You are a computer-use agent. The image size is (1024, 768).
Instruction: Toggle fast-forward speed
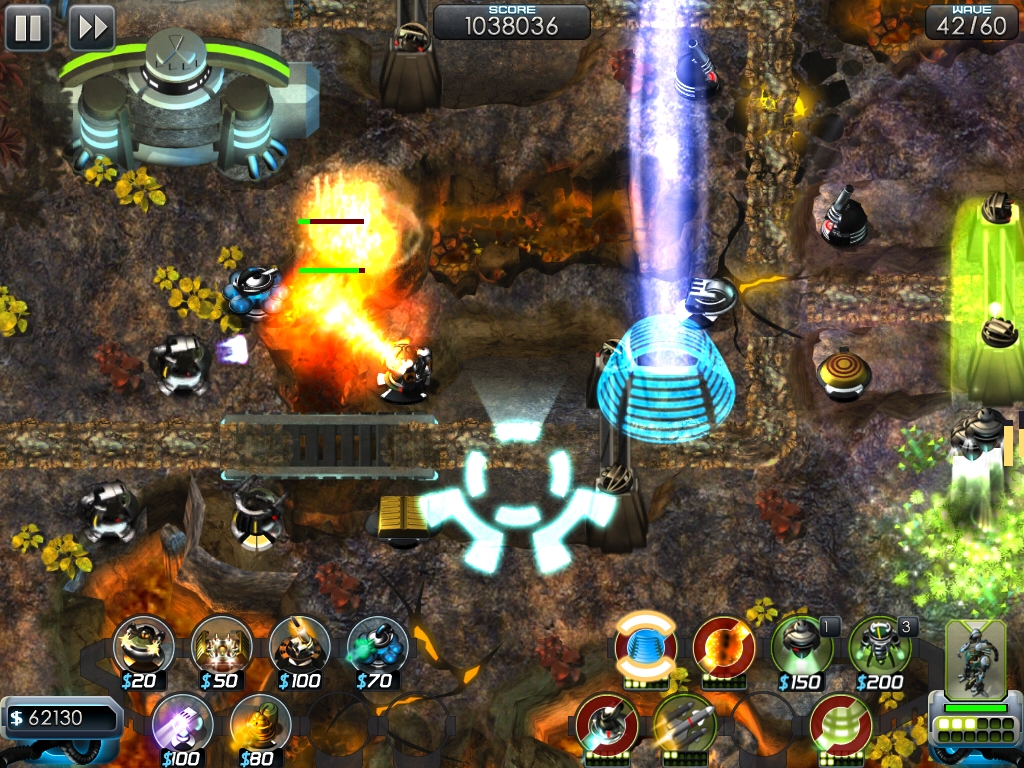coord(91,27)
